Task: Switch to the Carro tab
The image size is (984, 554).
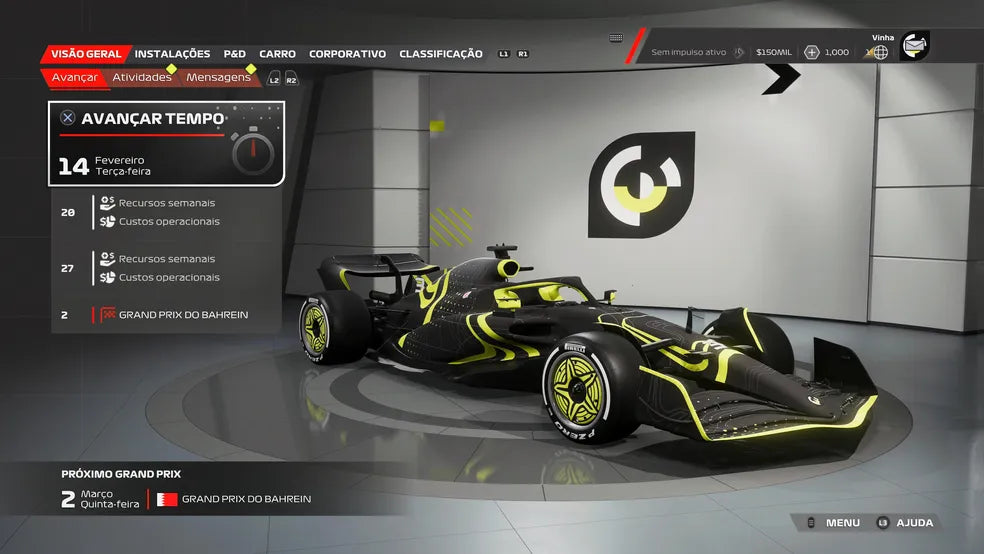Action: tap(277, 54)
